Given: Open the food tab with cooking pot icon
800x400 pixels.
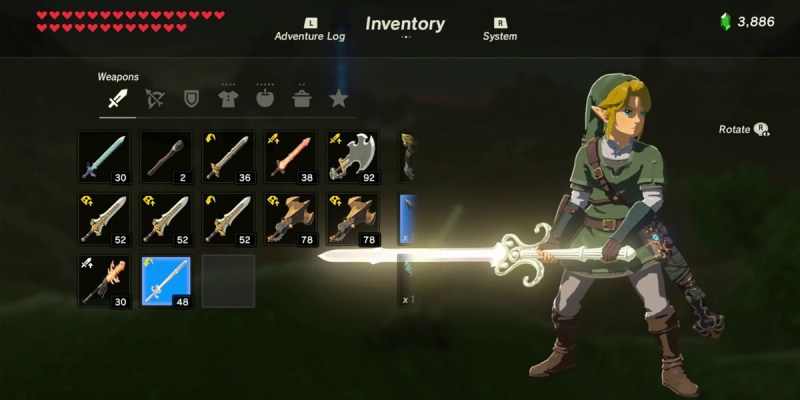Looking at the screenshot, I should [x=302, y=99].
